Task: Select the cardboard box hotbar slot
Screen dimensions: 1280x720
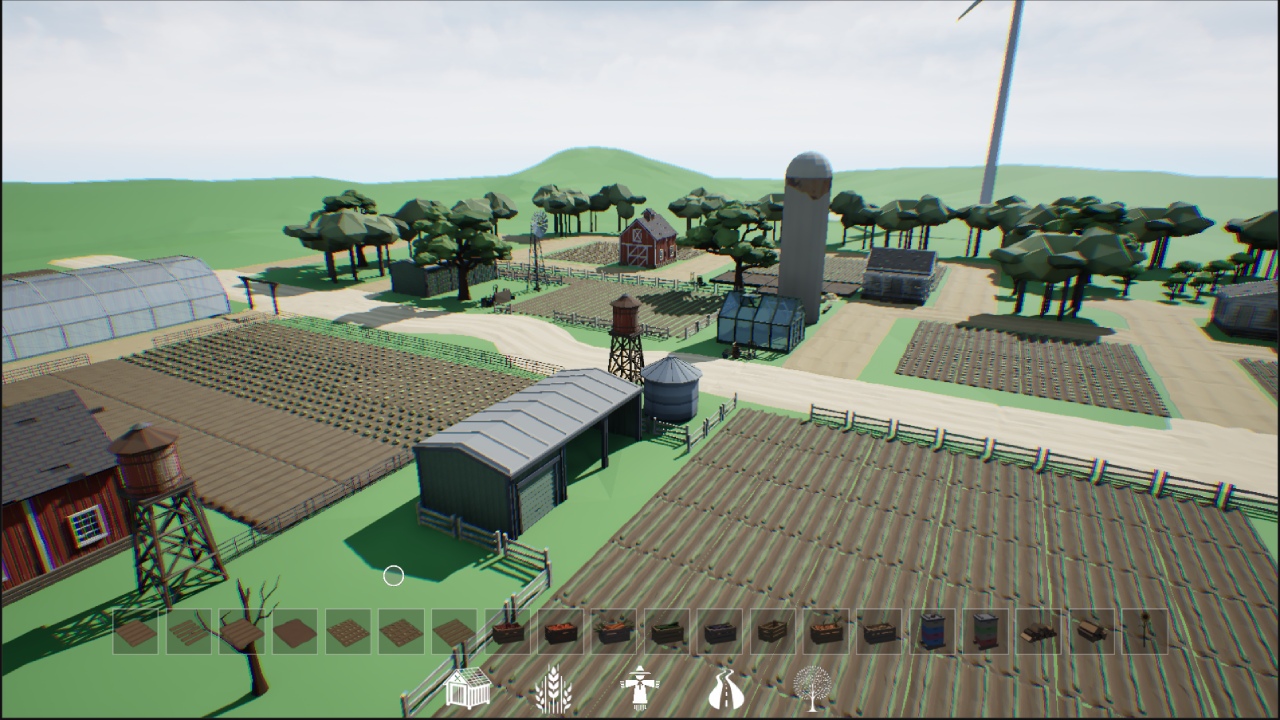Action: pyautogui.click(x=1091, y=632)
